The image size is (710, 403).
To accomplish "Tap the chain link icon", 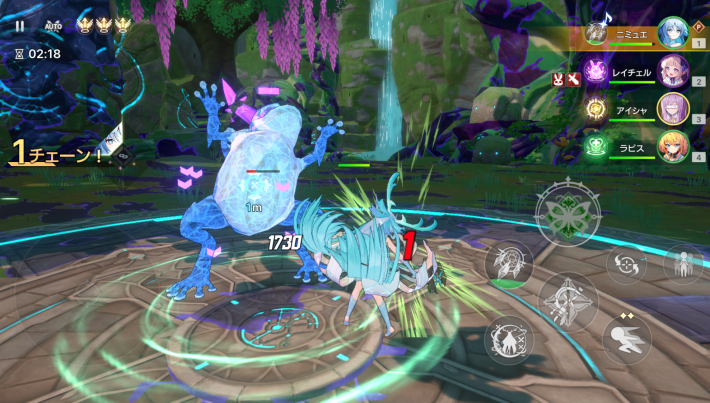I will coord(125,156).
